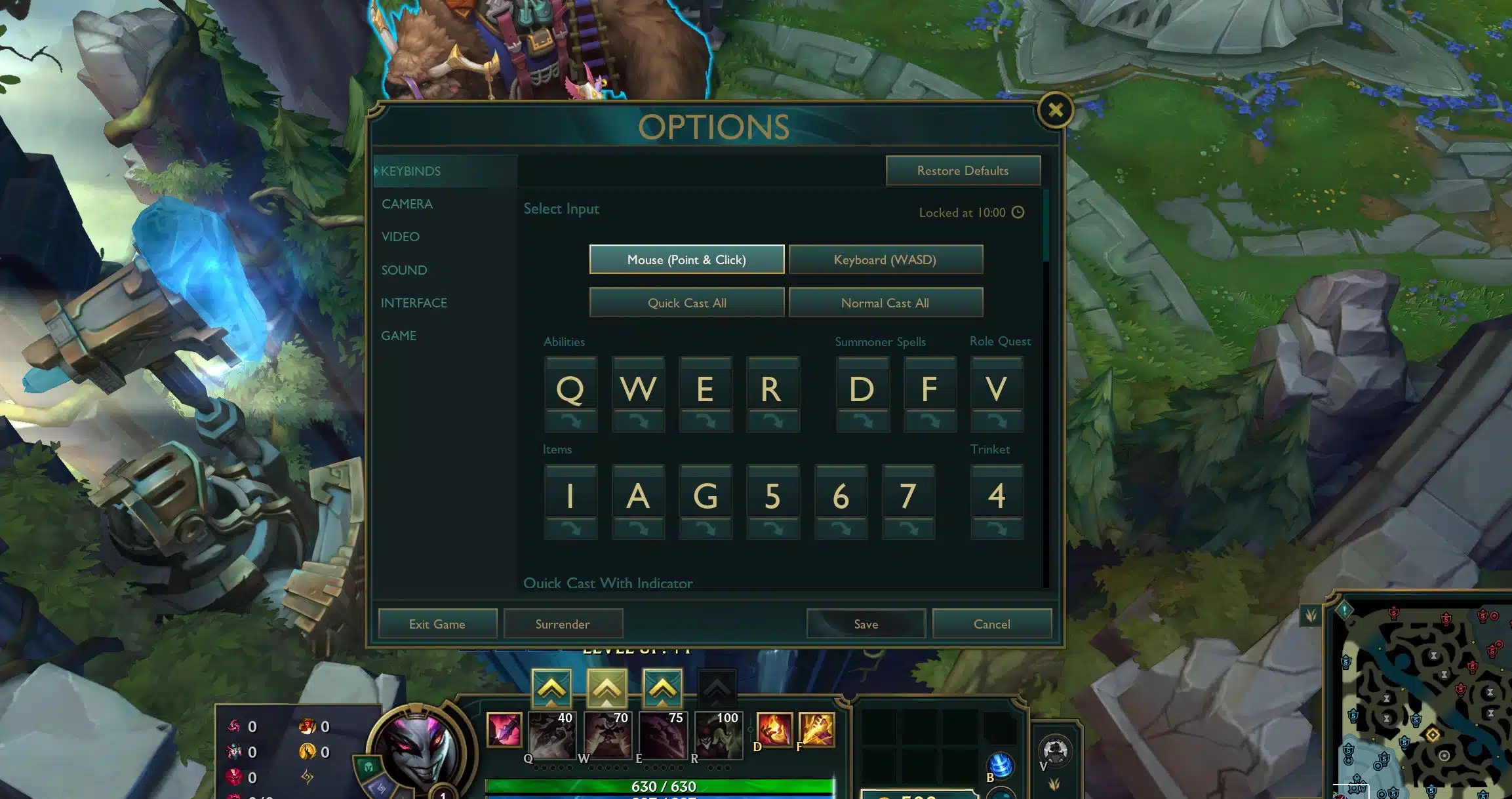Enable Keyboard (WASD) input mode
The image size is (1512, 799).
point(886,260)
